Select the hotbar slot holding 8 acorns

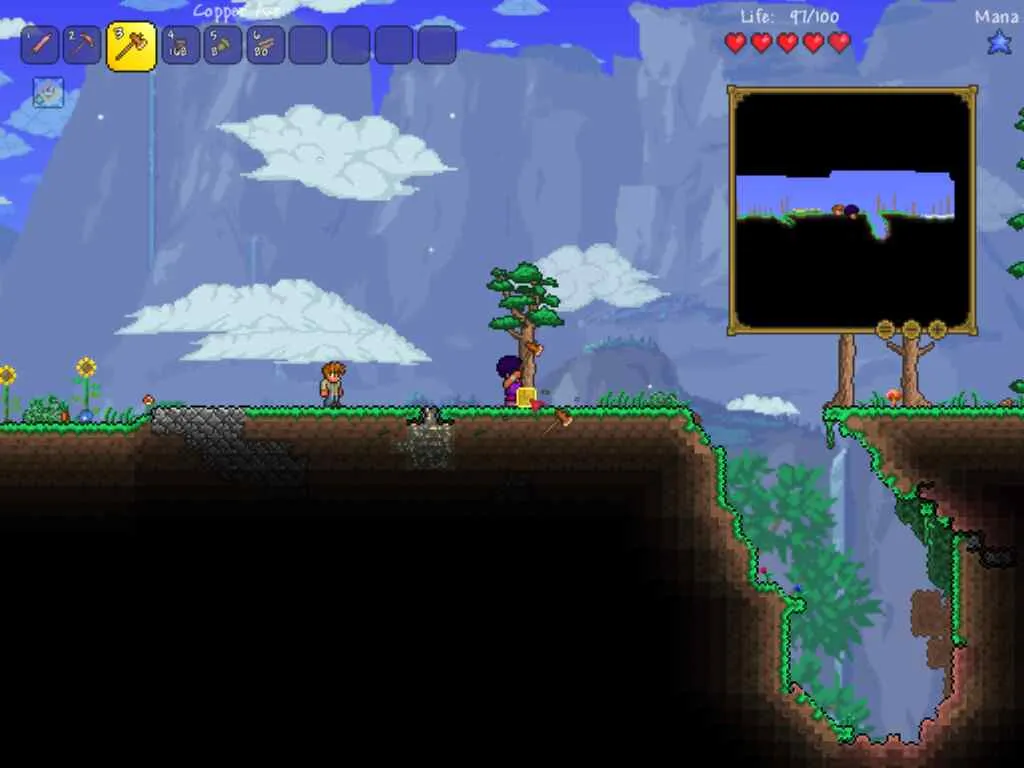click(x=223, y=45)
